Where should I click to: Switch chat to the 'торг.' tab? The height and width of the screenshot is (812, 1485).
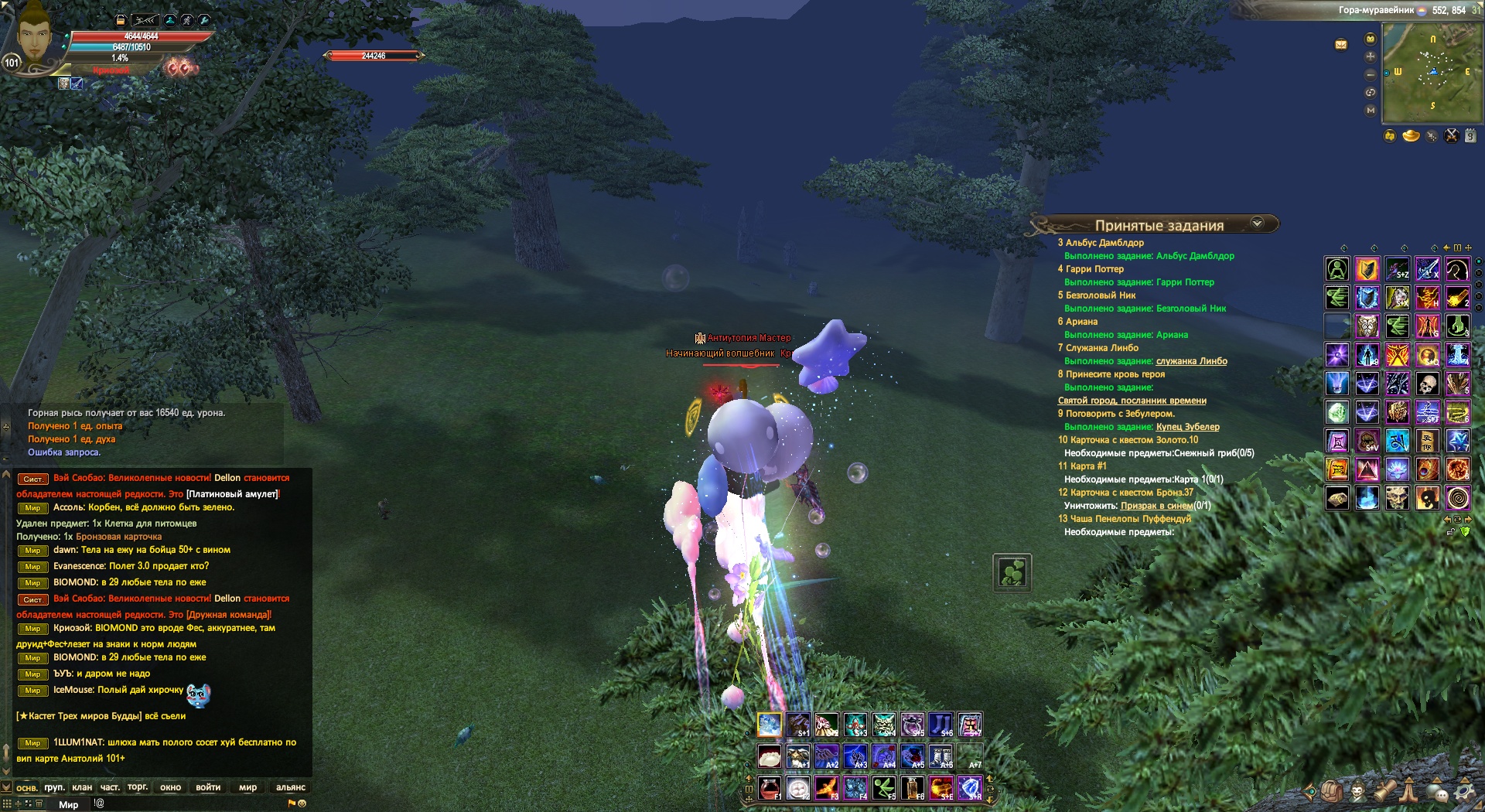pos(138,787)
